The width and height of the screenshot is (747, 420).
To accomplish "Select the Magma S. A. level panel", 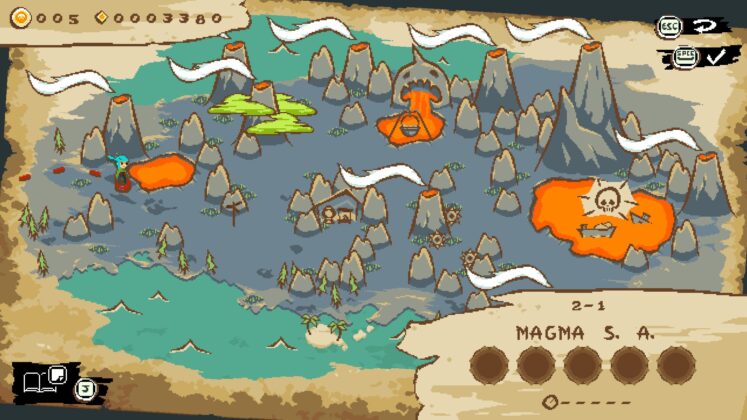I will coord(585,350).
